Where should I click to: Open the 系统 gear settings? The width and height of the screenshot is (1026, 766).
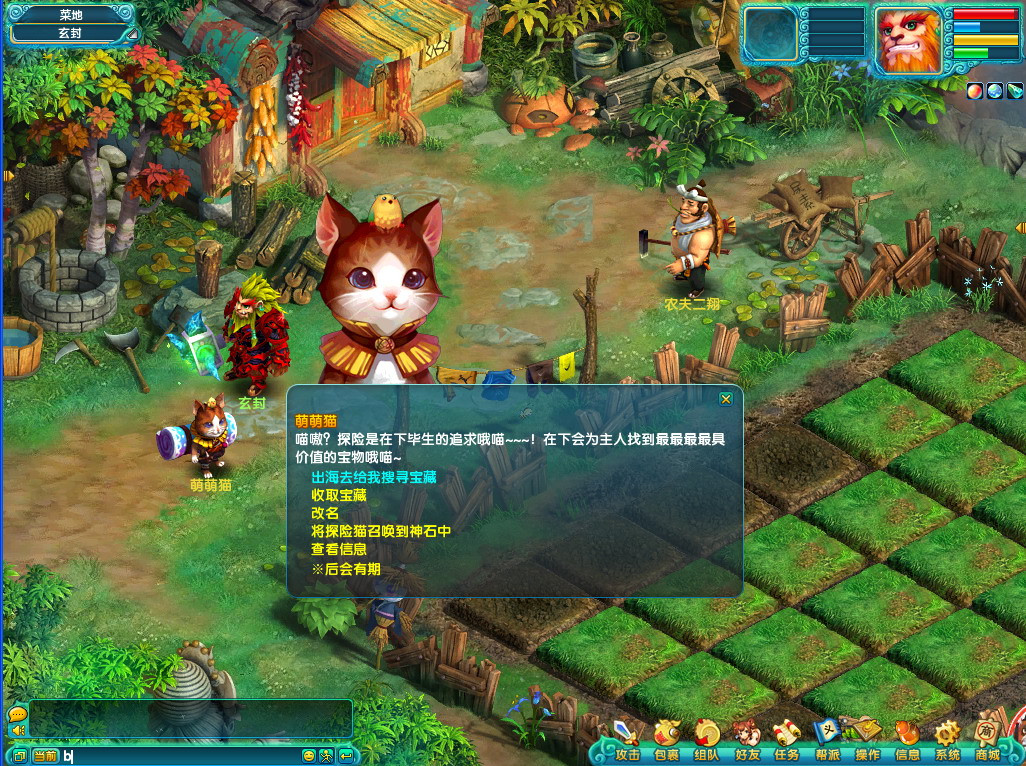point(947,741)
